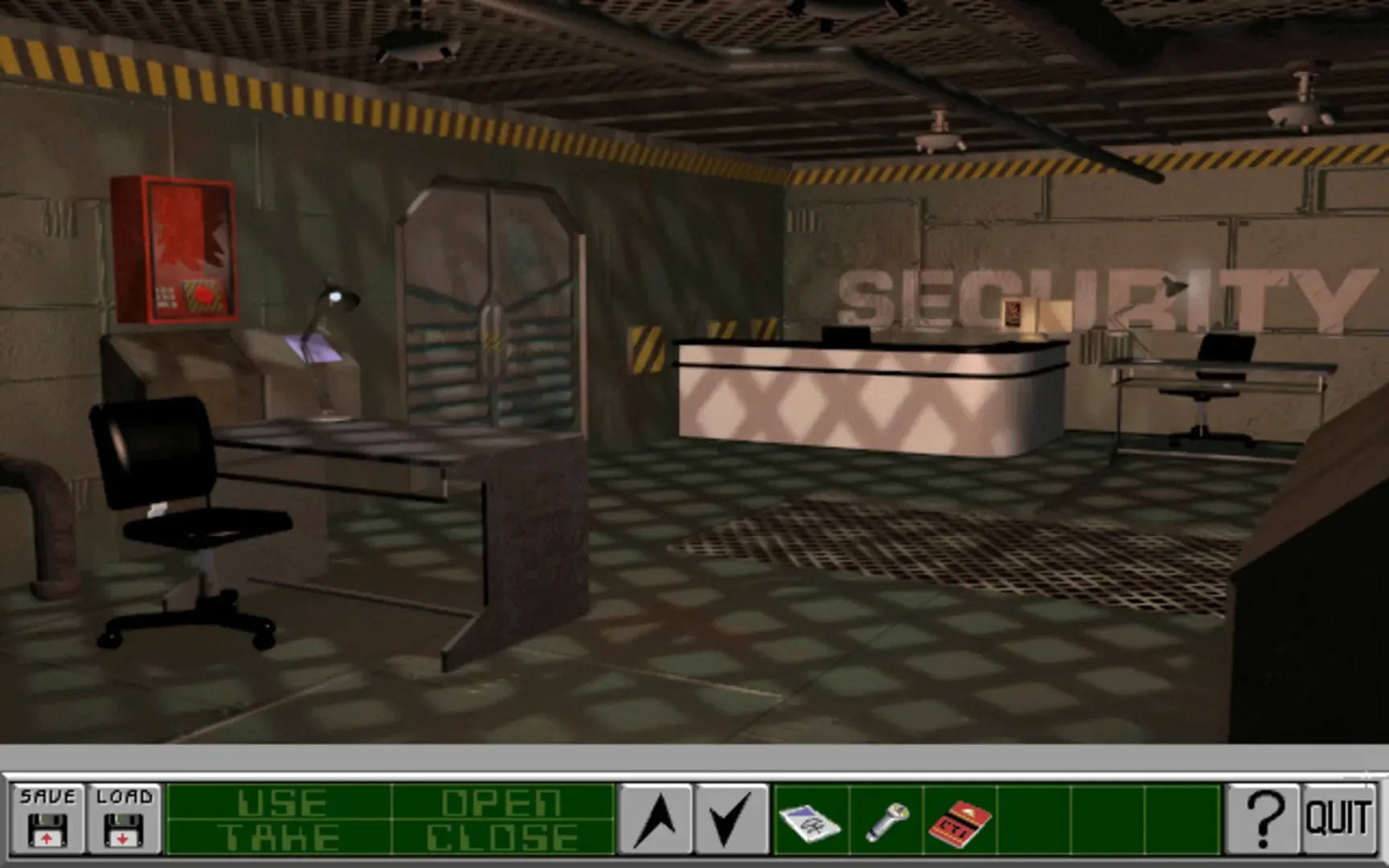Screen dimensions: 1389x868
Task: Click the QUIT button
Action: tap(1338, 821)
